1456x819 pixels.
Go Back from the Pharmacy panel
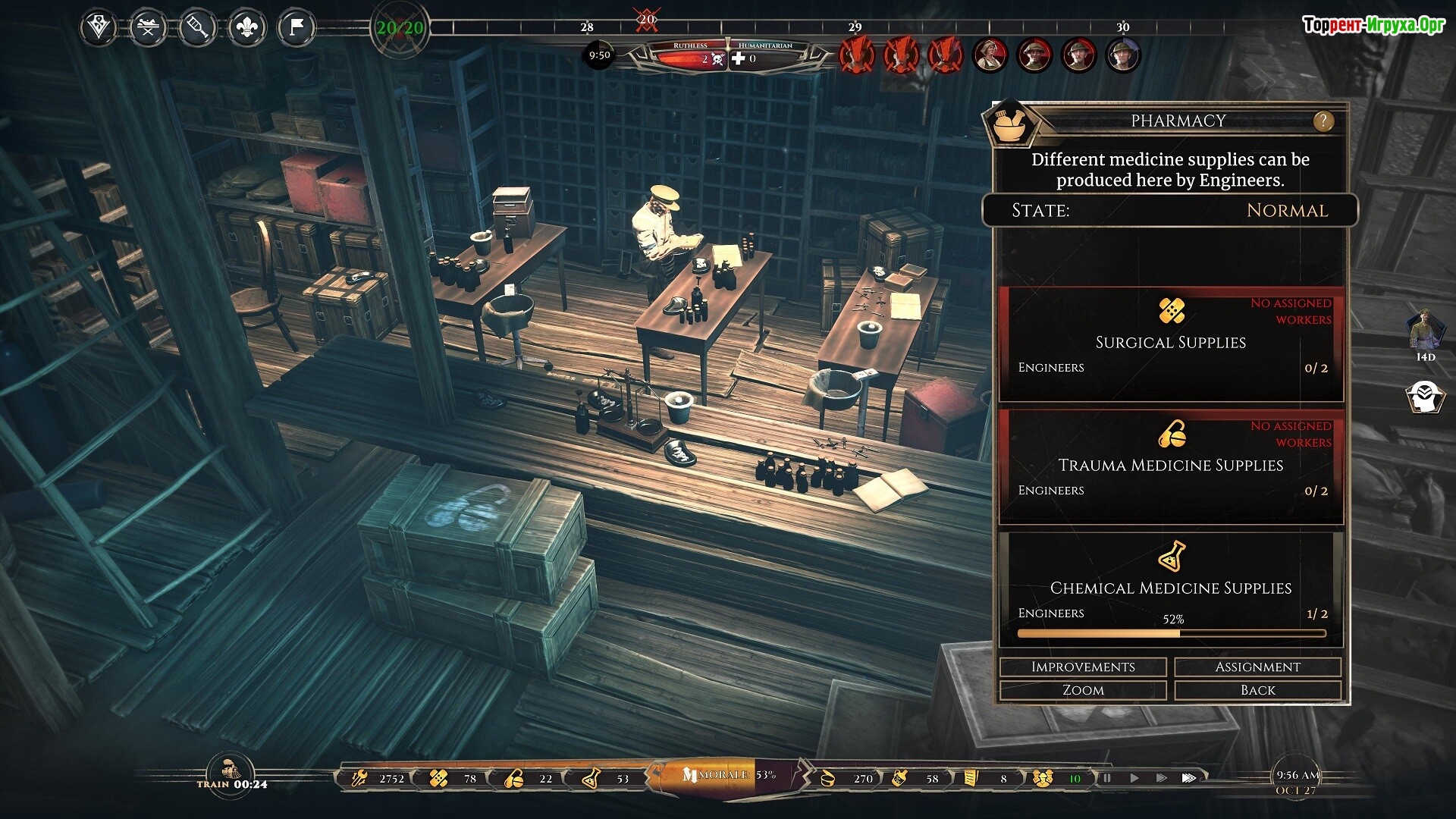point(1257,690)
